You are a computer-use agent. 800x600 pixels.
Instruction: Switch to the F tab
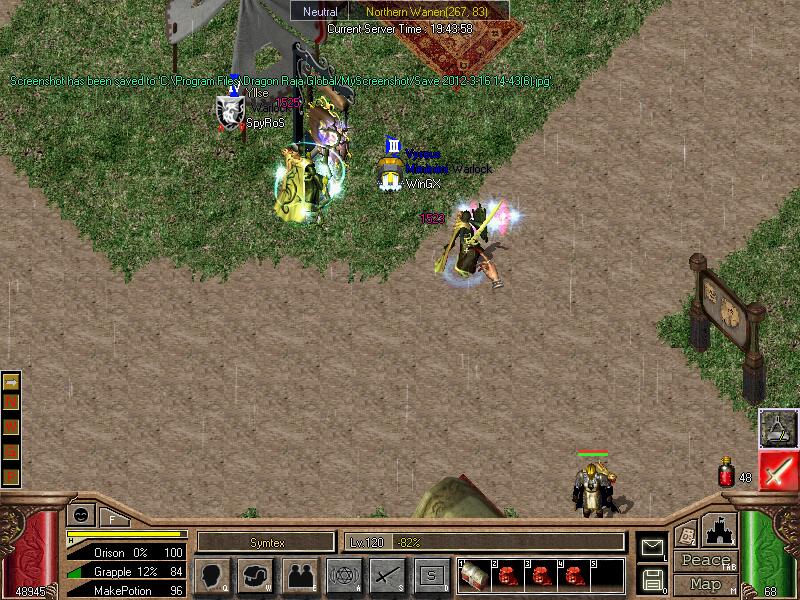pos(112,518)
